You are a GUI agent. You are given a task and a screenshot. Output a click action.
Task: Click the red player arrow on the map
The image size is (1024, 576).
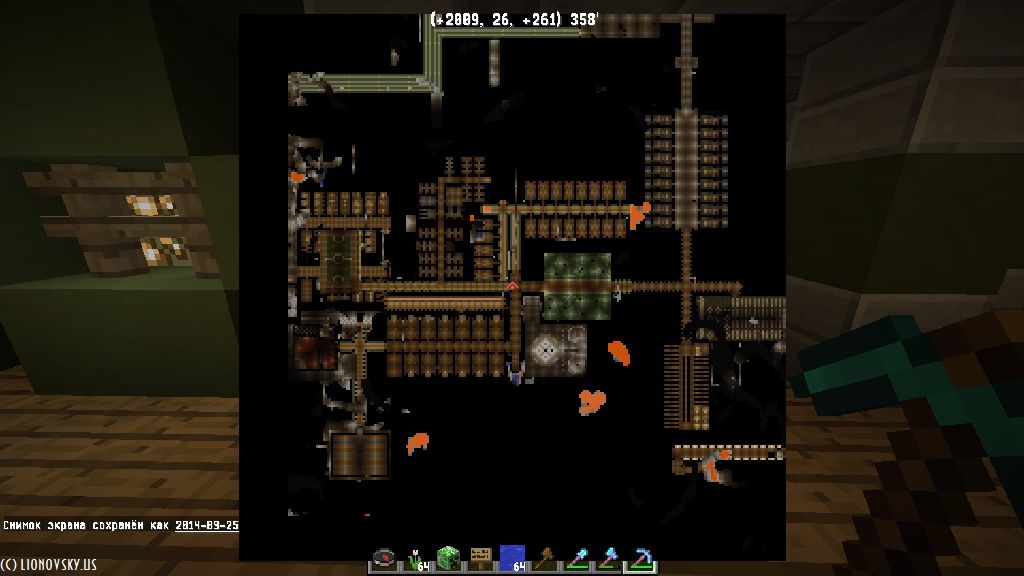coord(512,286)
